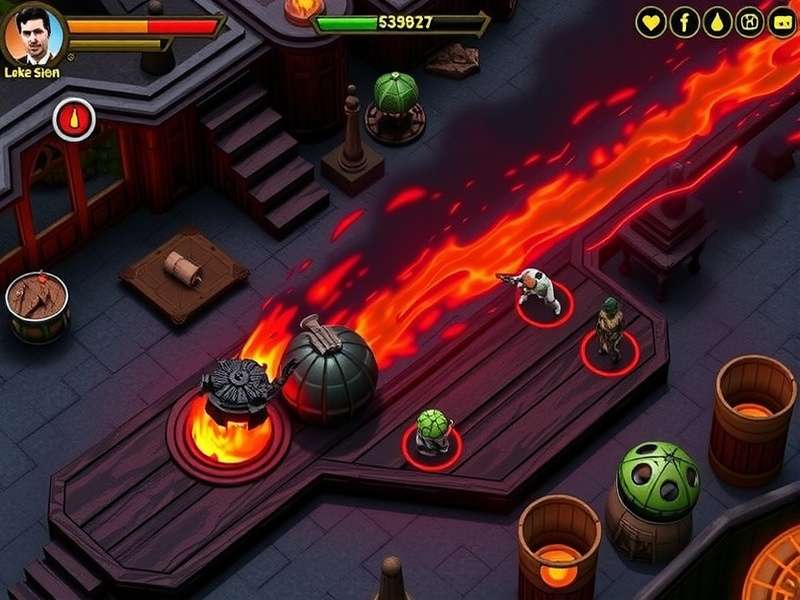The width and height of the screenshot is (800, 600).
Task: Select the yellow droplet icon
Action: pos(717,22)
